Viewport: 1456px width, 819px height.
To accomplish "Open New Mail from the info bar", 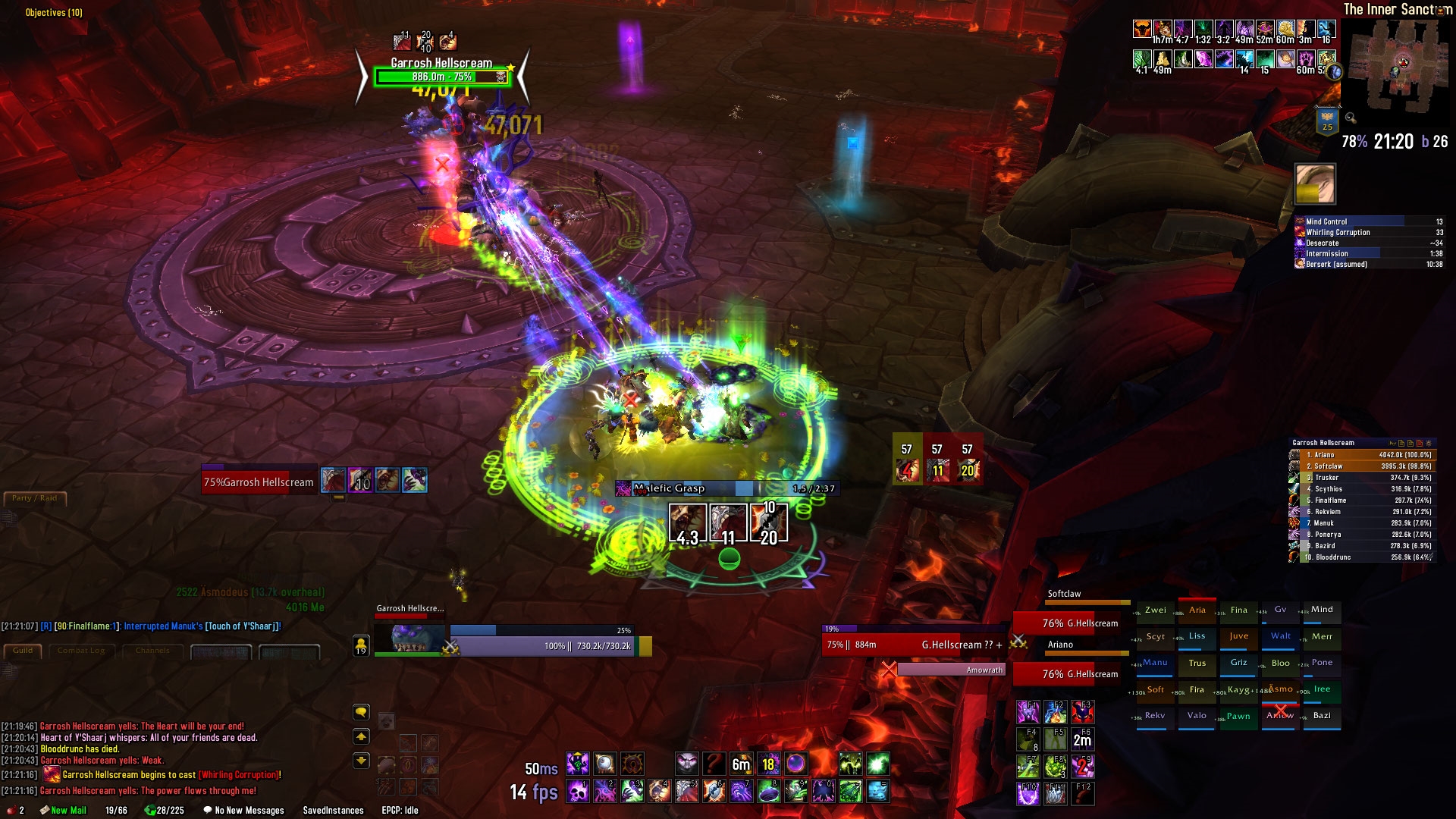I will [x=67, y=811].
